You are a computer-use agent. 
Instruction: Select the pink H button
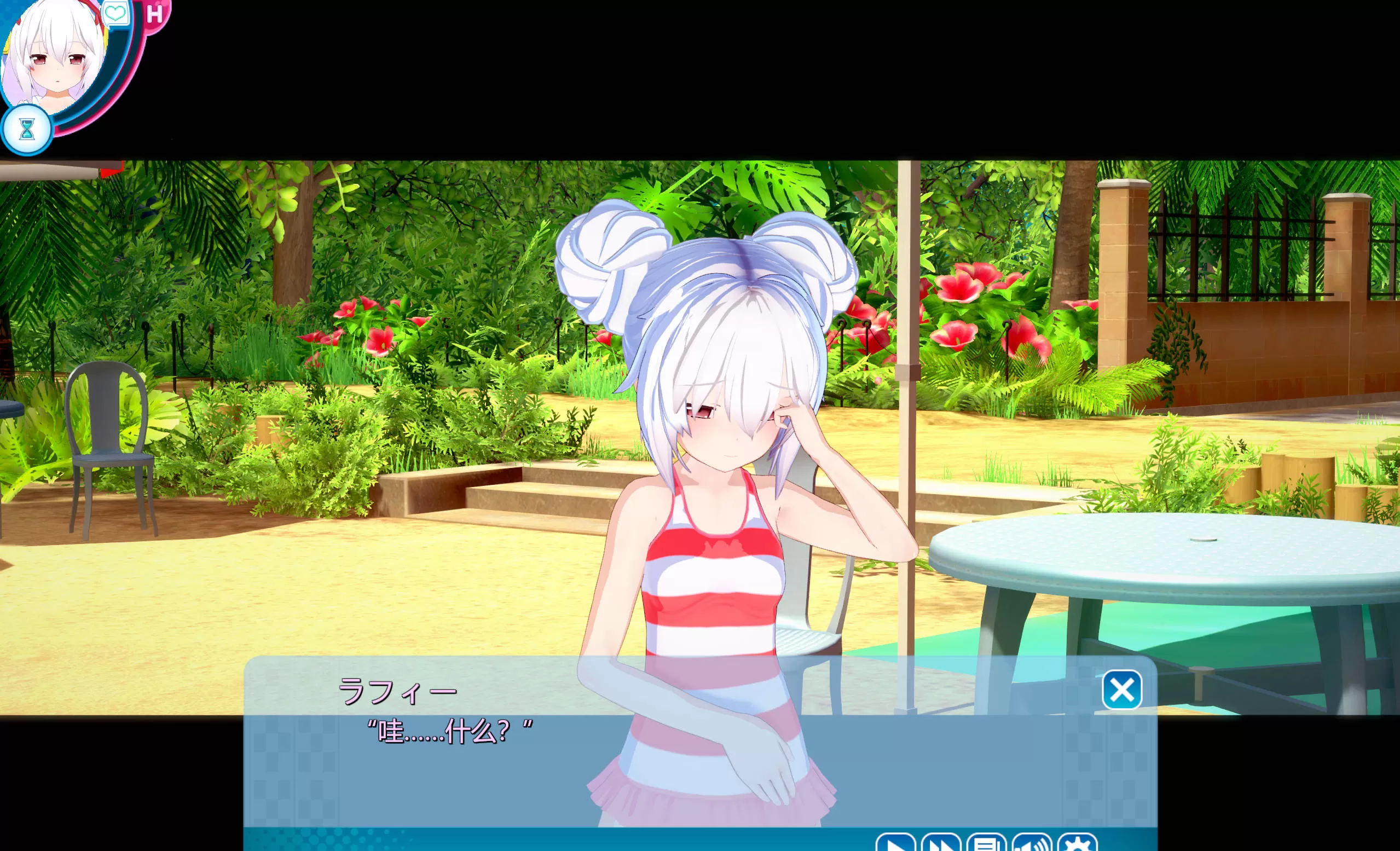pyautogui.click(x=154, y=14)
